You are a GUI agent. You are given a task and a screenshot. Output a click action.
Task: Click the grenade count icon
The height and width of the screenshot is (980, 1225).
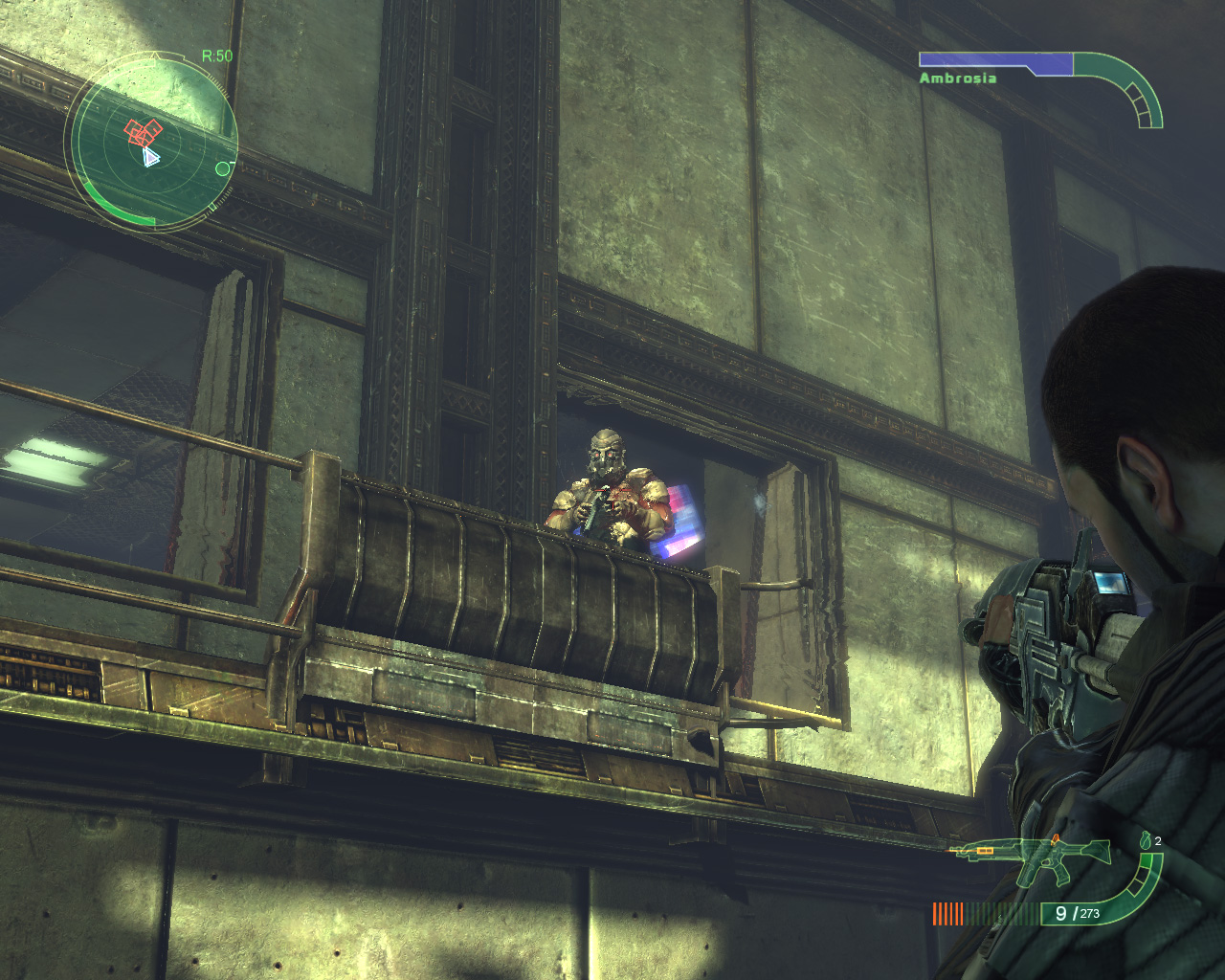(1146, 841)
